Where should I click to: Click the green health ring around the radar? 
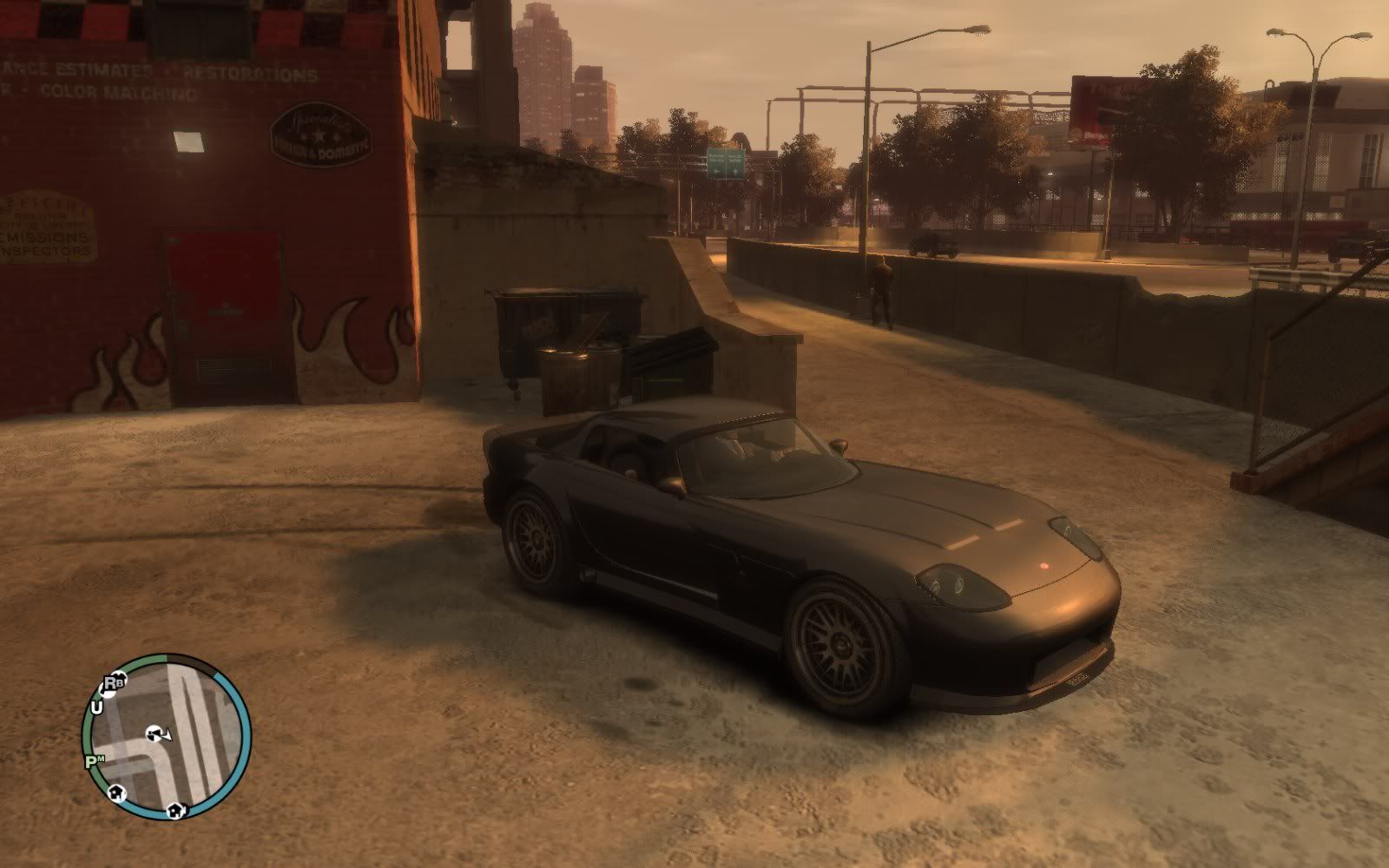pyautogui.click(x=85, y=733)
